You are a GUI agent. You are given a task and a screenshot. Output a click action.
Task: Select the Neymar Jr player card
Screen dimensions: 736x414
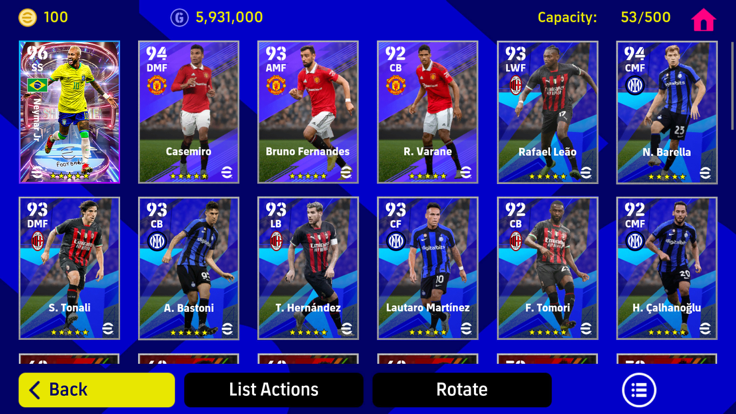[69, 112]
